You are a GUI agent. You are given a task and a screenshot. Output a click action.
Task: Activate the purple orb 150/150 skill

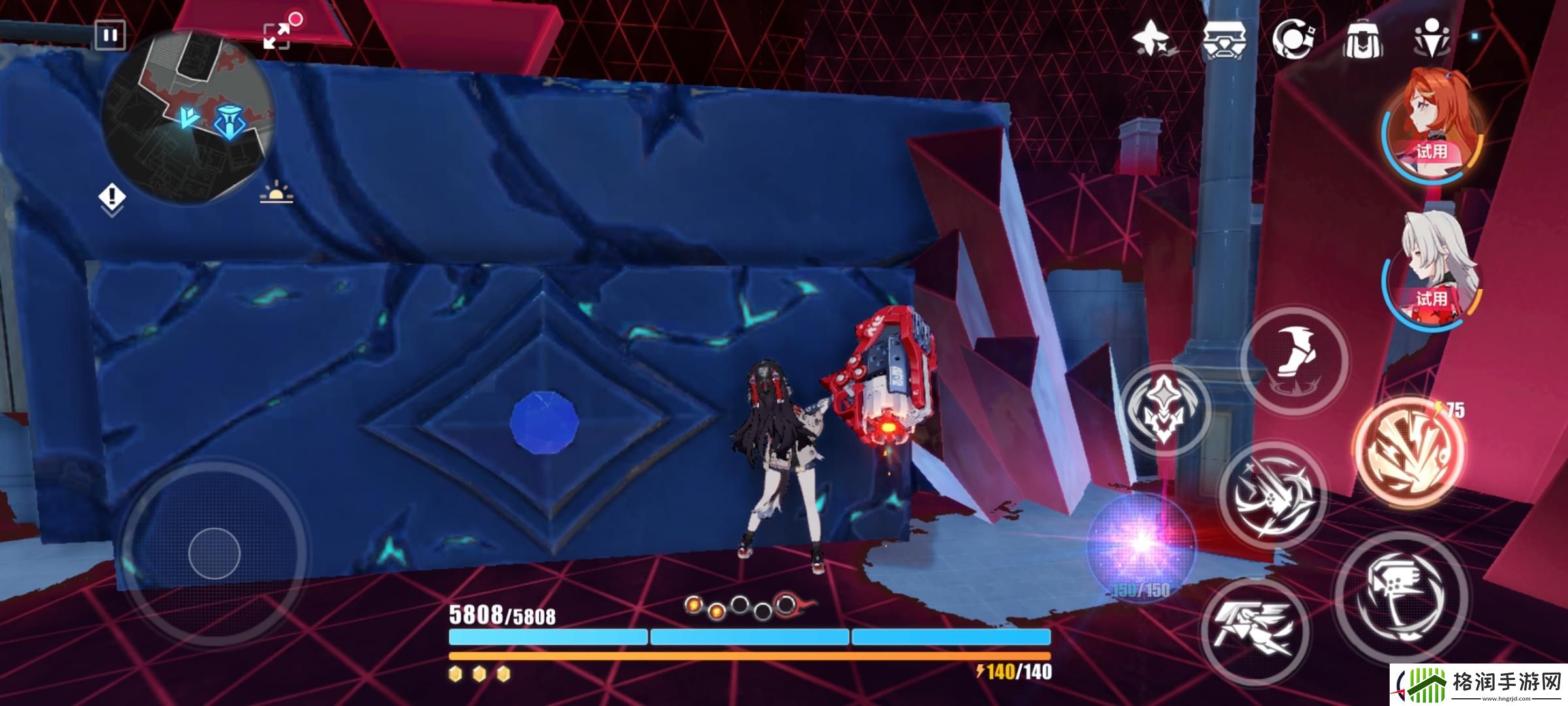[x=1141, y=544]
